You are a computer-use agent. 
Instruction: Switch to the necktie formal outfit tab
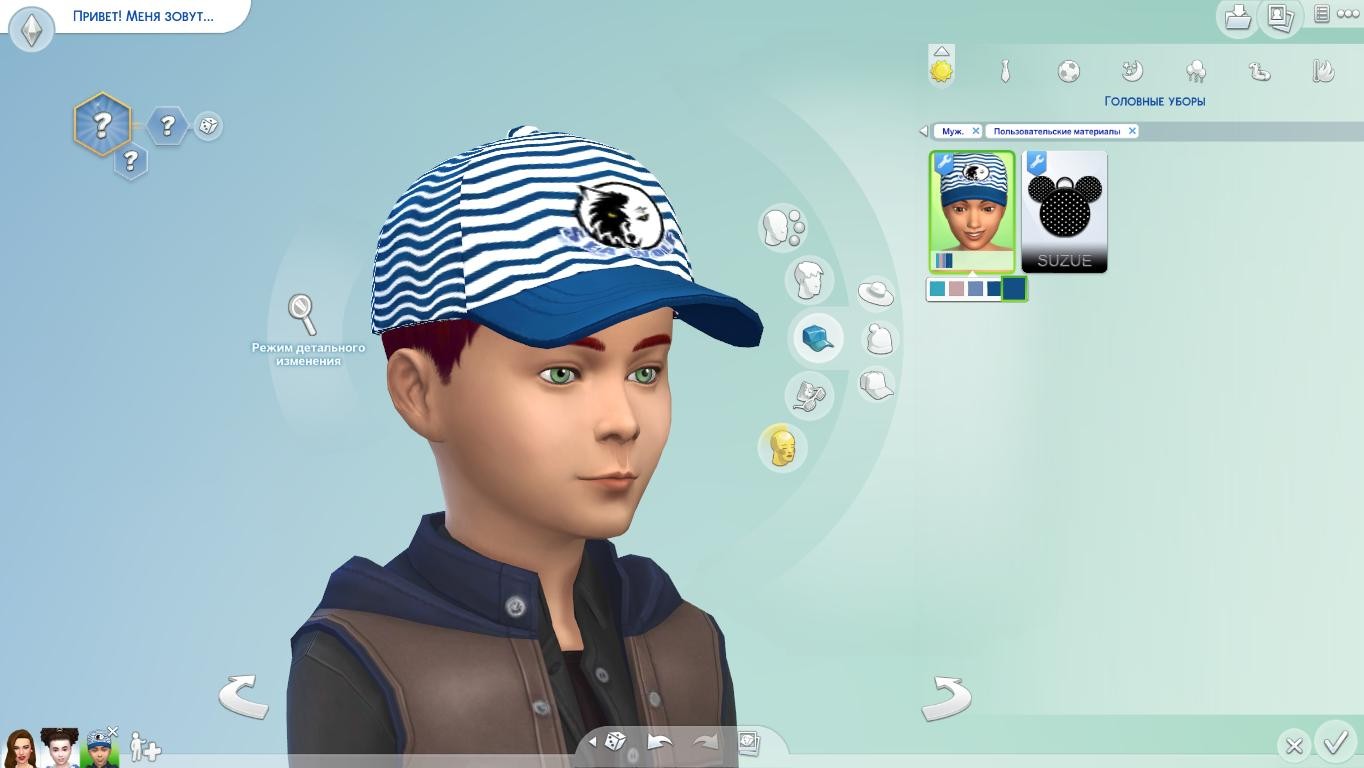[1005, 71]
